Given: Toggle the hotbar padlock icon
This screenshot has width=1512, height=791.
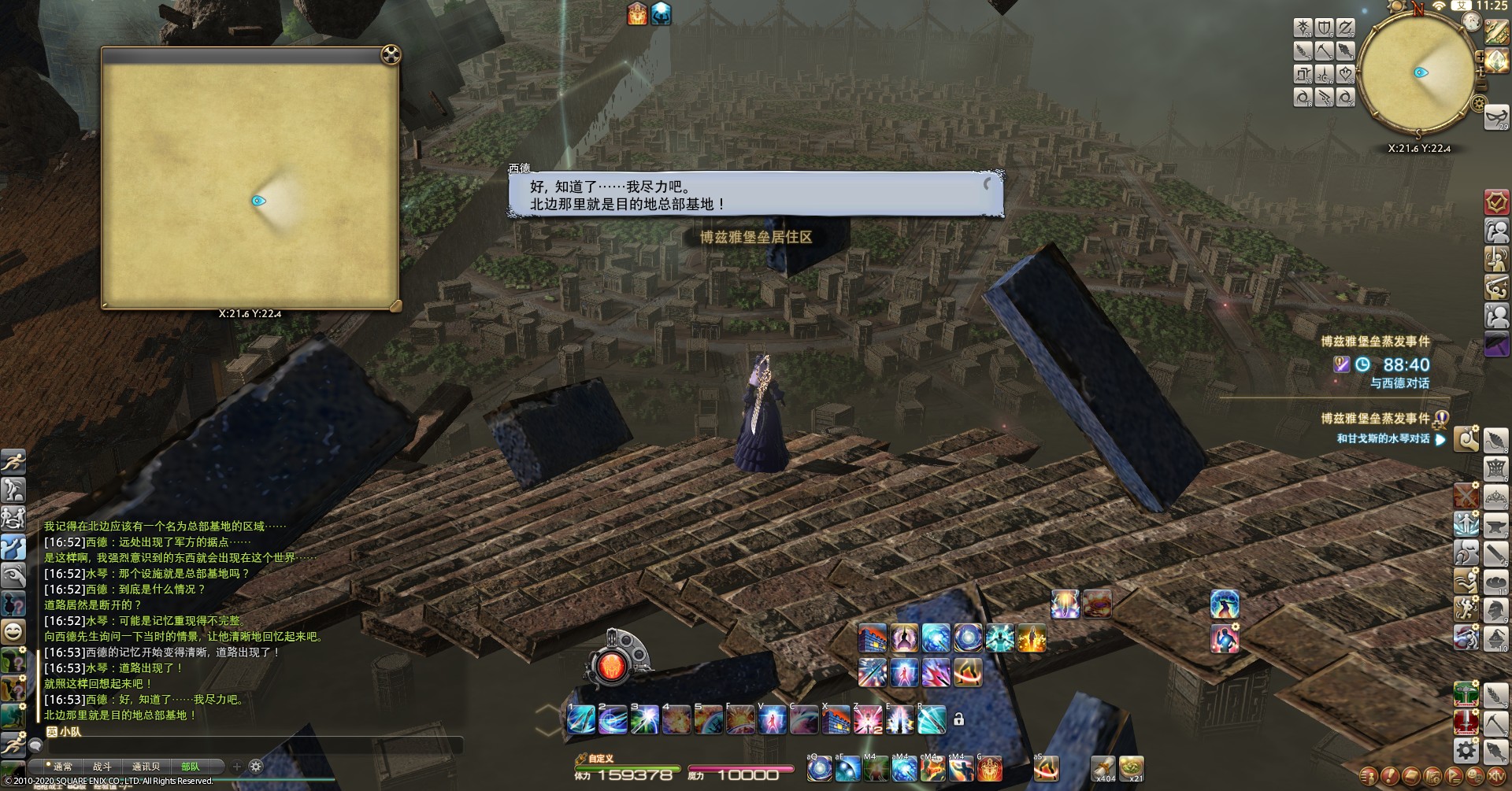Looking at the screenshot, I should (958, 719).
